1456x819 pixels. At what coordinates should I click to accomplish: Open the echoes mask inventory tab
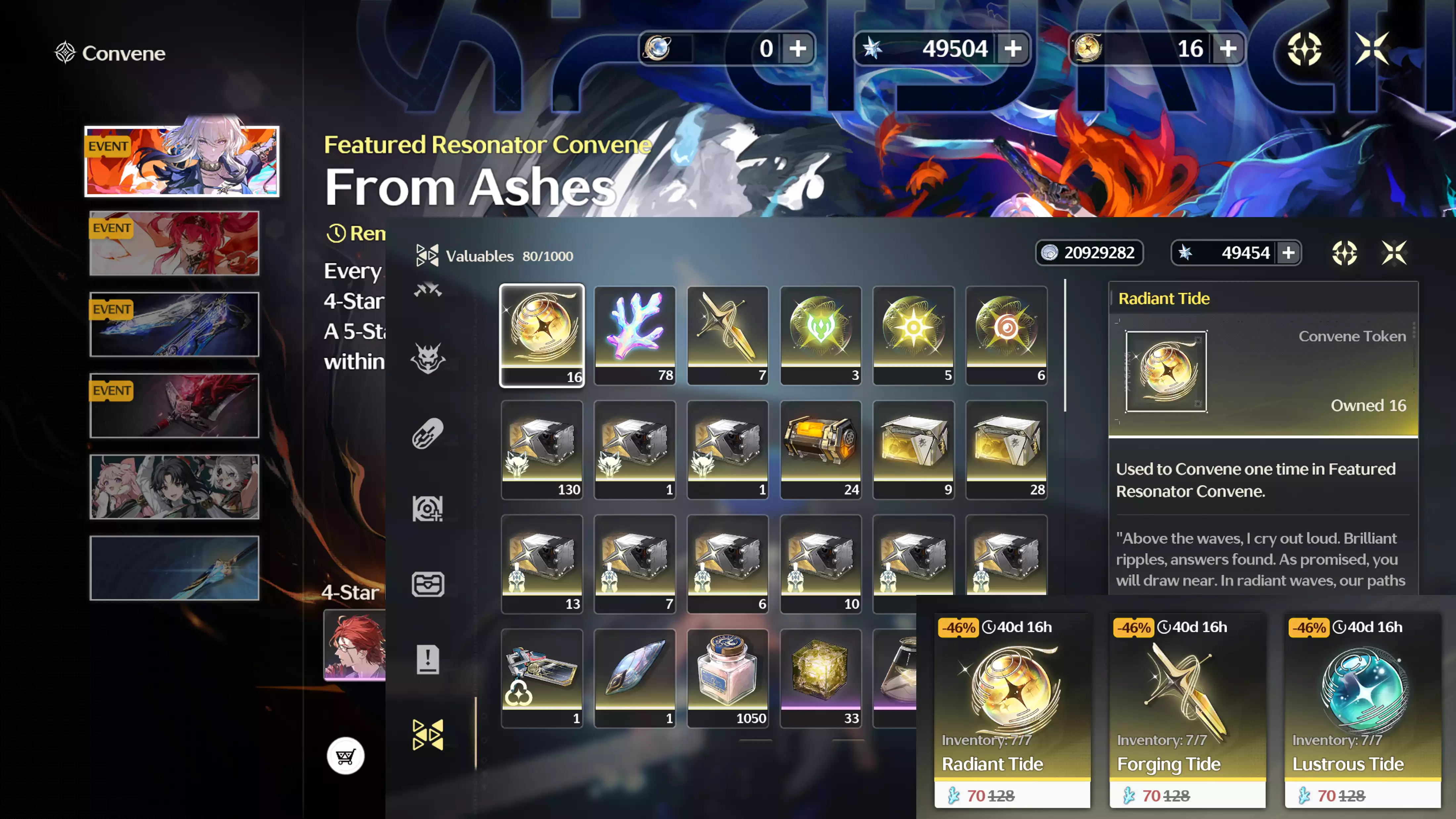pos(428,358)
